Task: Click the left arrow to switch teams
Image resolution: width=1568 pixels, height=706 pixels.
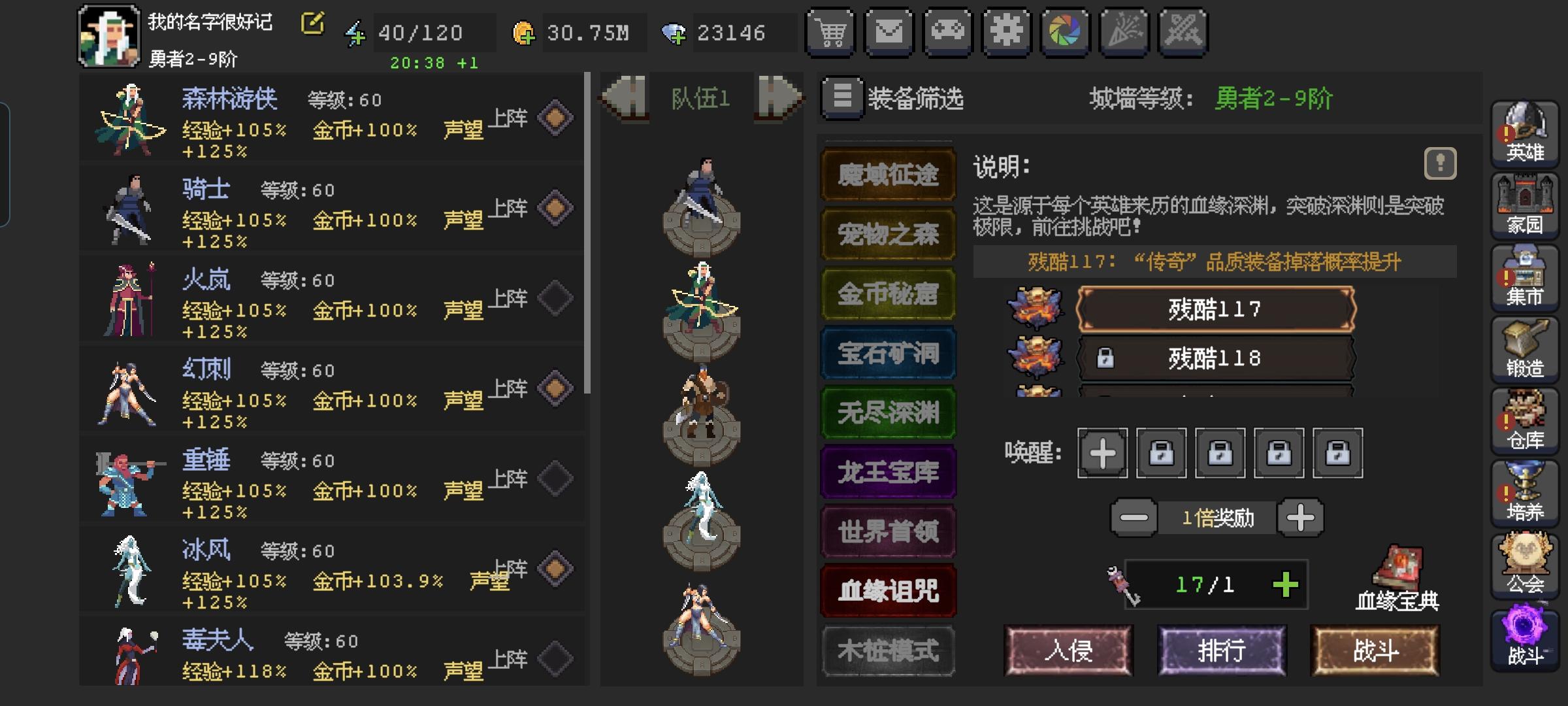Action: [x=625, y=97]
